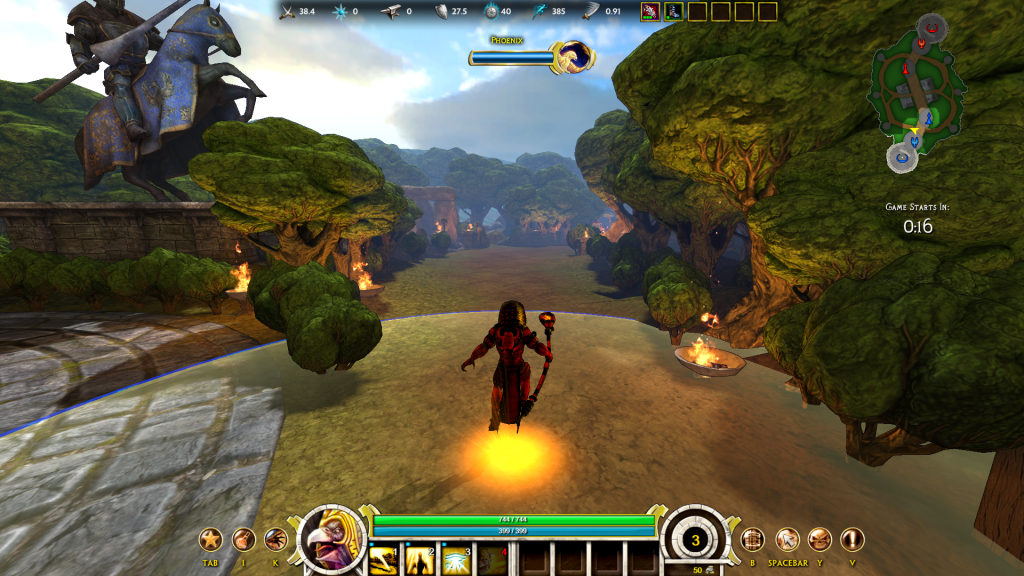Select the first red item in the inventory bar
Screen dimensions: 1024x576
(649, 11)
